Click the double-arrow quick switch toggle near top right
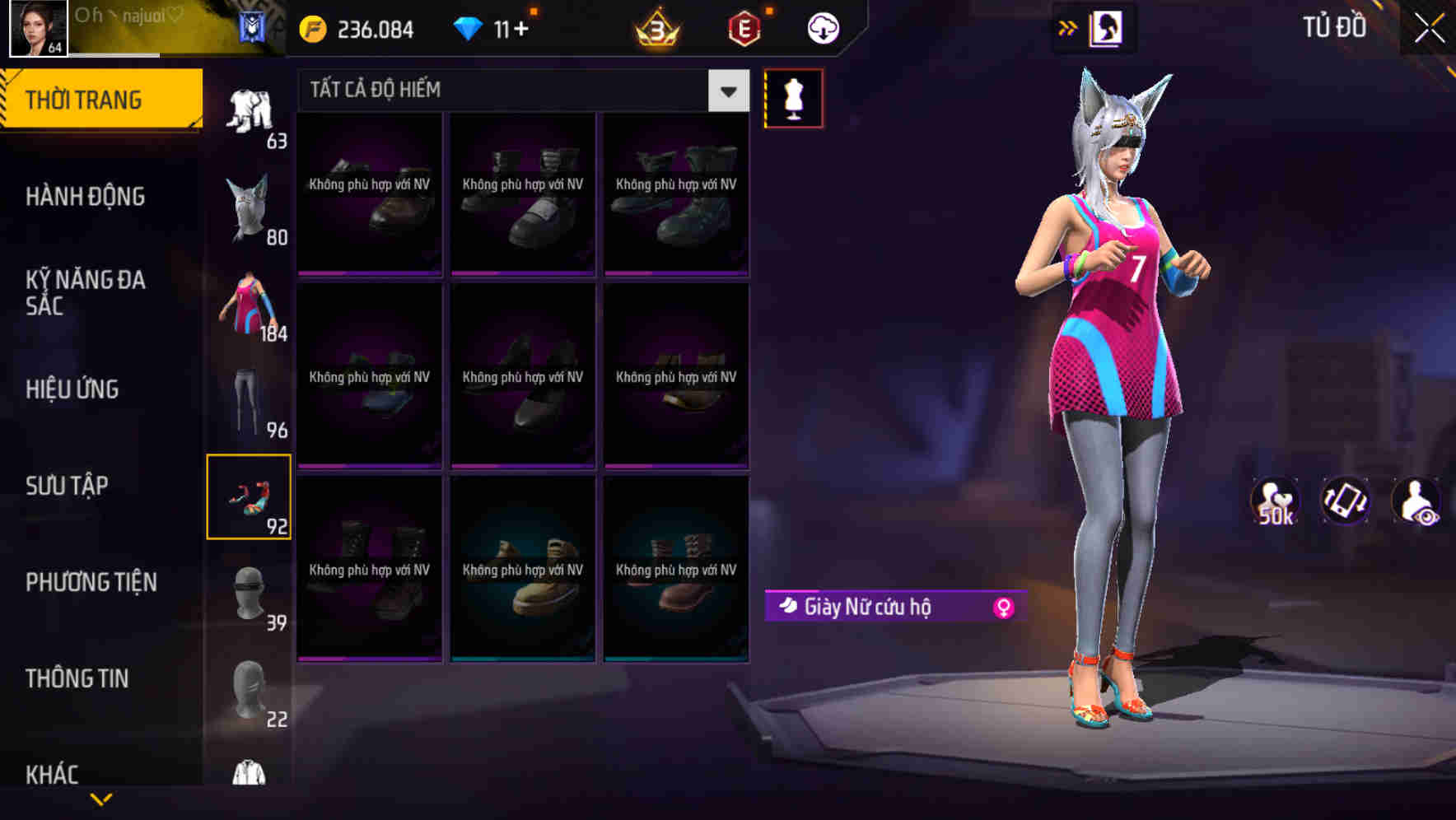 (1068, 27)
